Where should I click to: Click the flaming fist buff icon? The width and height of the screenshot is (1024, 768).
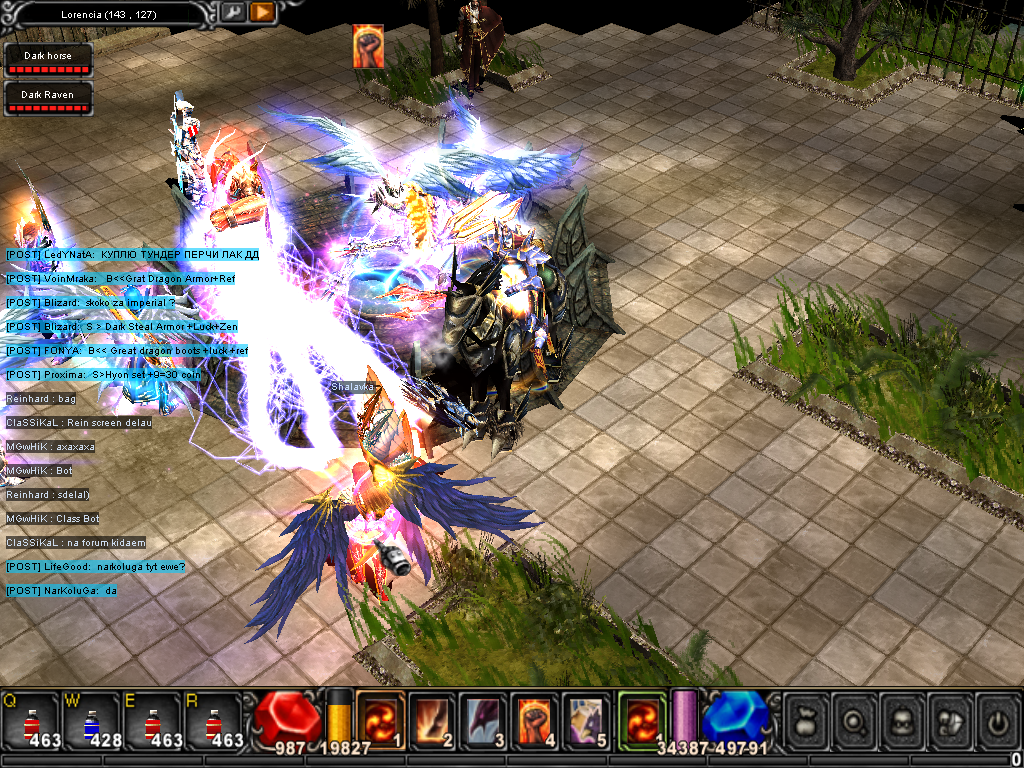[x=368, y=47]
